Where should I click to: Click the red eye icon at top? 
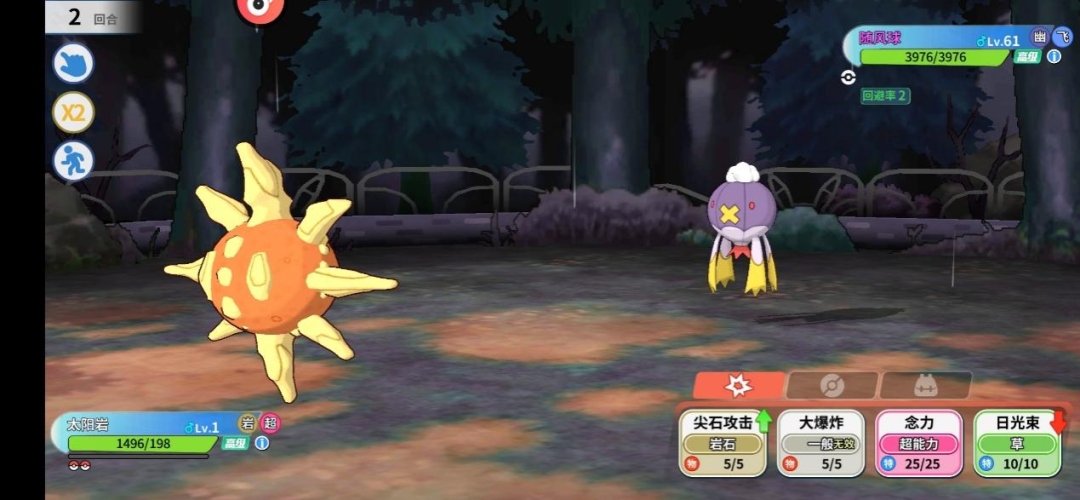click(260, 8)
